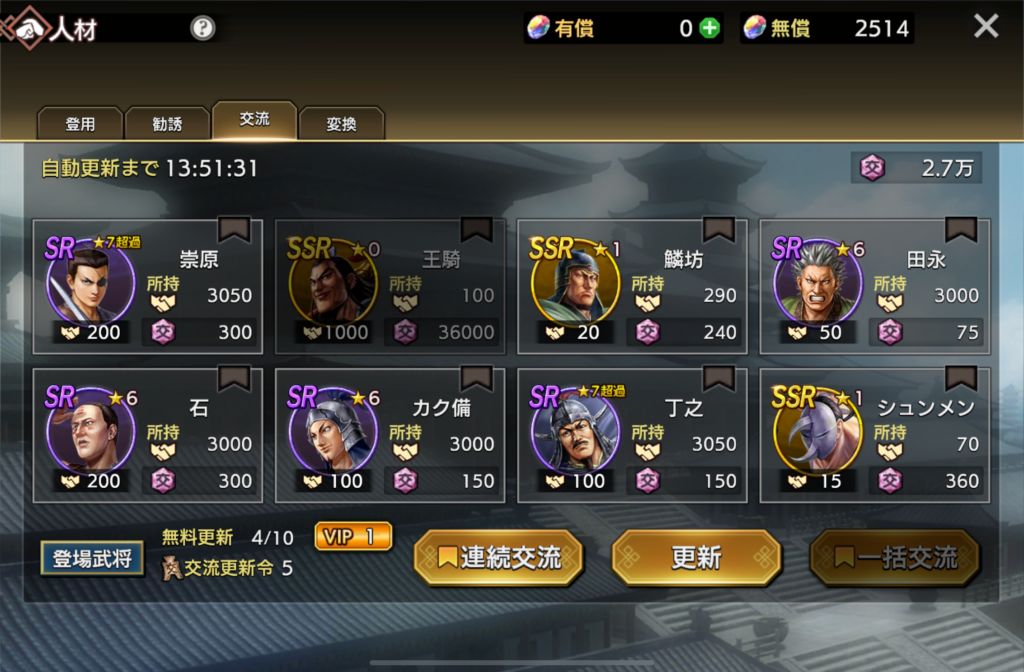Switch to the 登用 tab
Viewport: 1024px width, 672px height.
80,124
